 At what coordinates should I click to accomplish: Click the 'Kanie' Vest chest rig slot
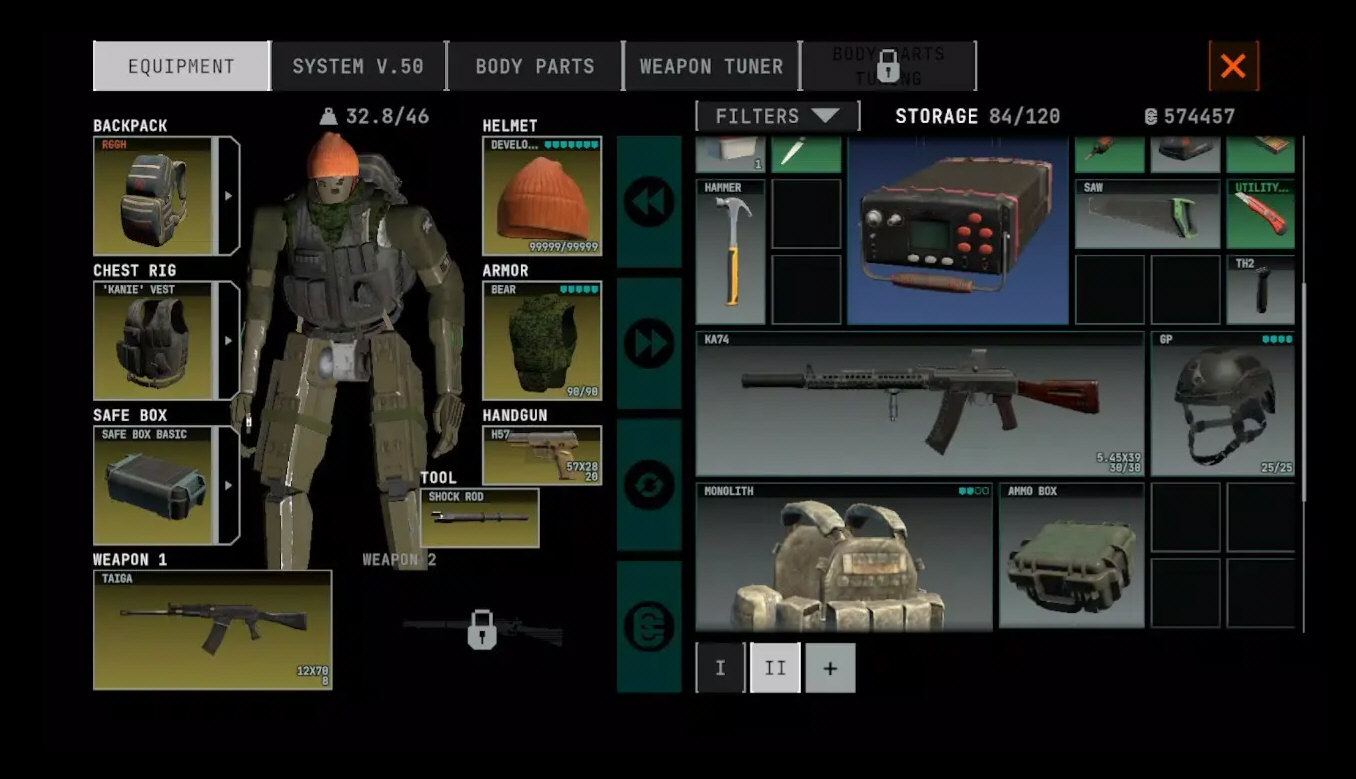tap(154, 341)
